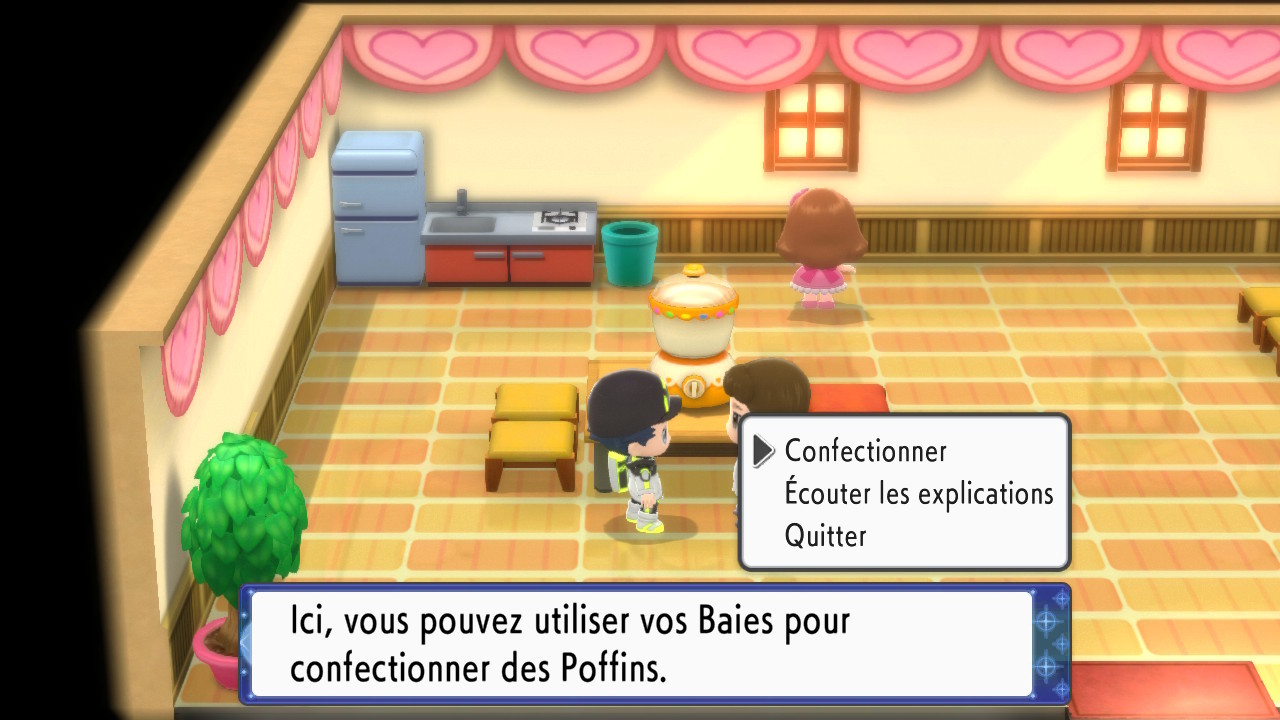The width and height of the screenshot is (1280, 720).
Task: Select the Confectionner menu option
Action: click(x=865, y=451)
